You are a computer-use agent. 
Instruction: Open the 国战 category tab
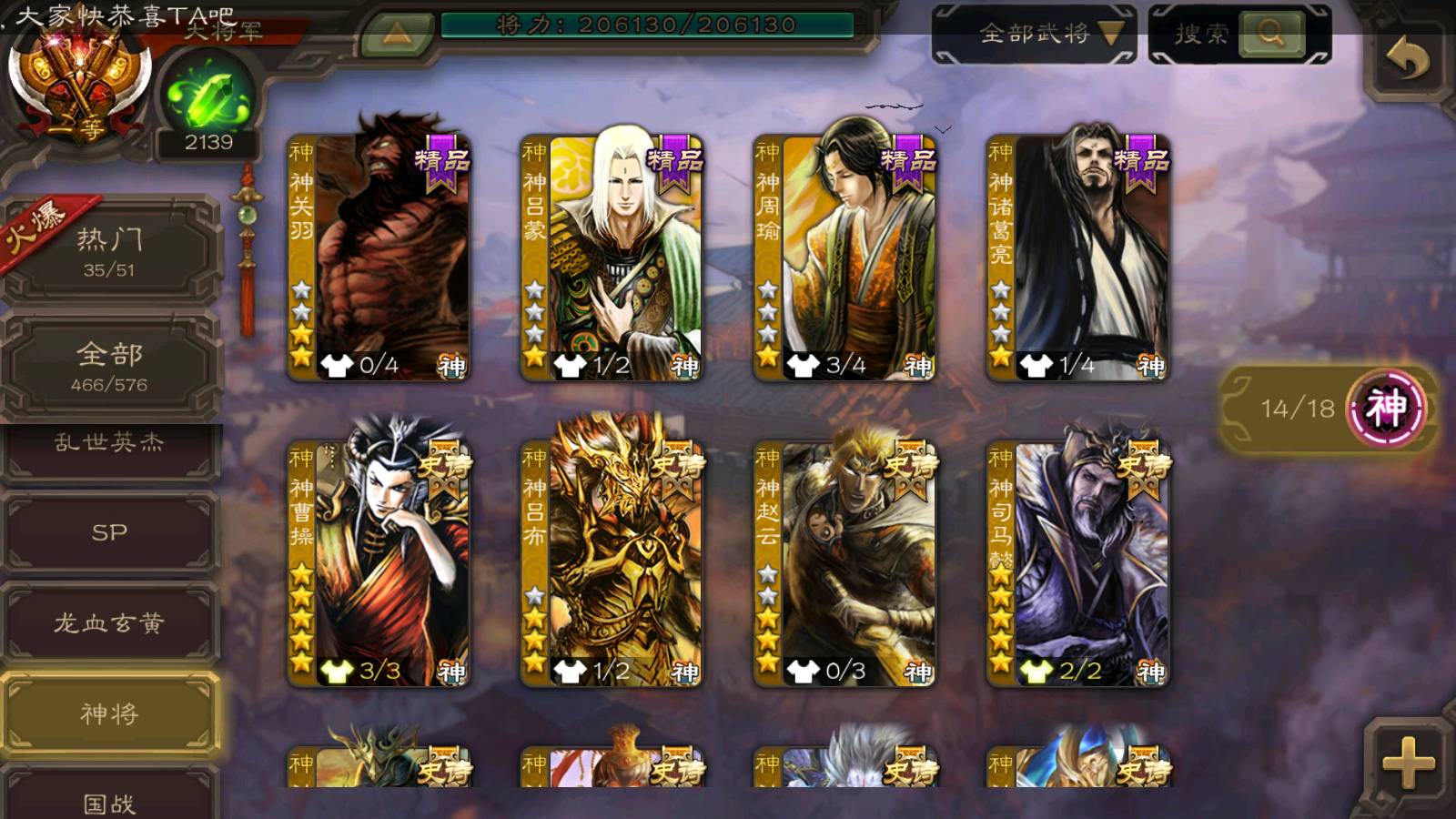(109, 799)
